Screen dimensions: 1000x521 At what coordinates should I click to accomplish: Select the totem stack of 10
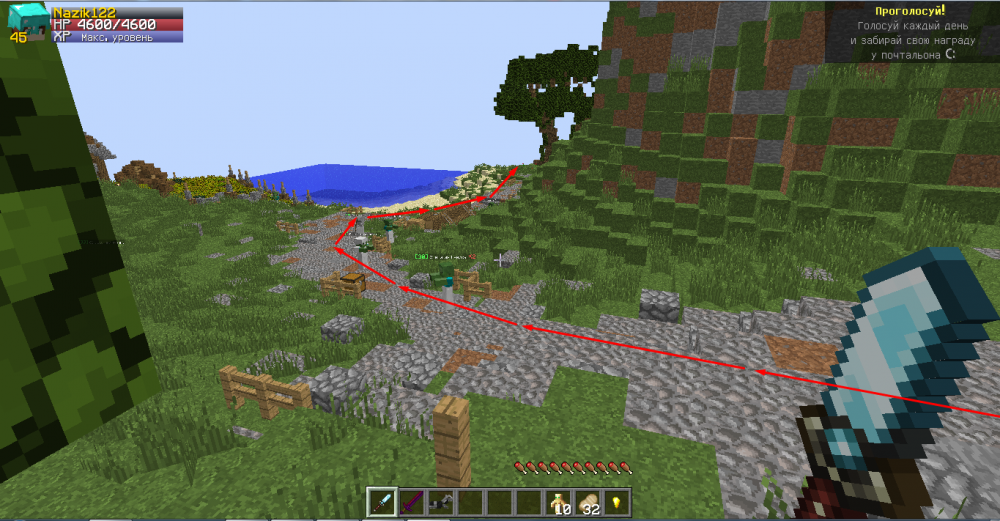tap(557, 501)
